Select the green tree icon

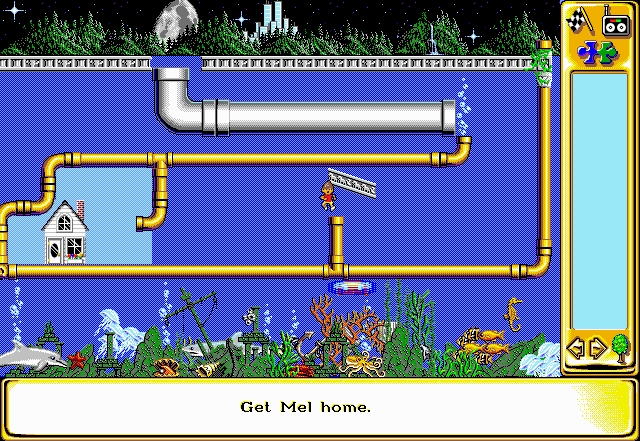(x=619, y=348)
